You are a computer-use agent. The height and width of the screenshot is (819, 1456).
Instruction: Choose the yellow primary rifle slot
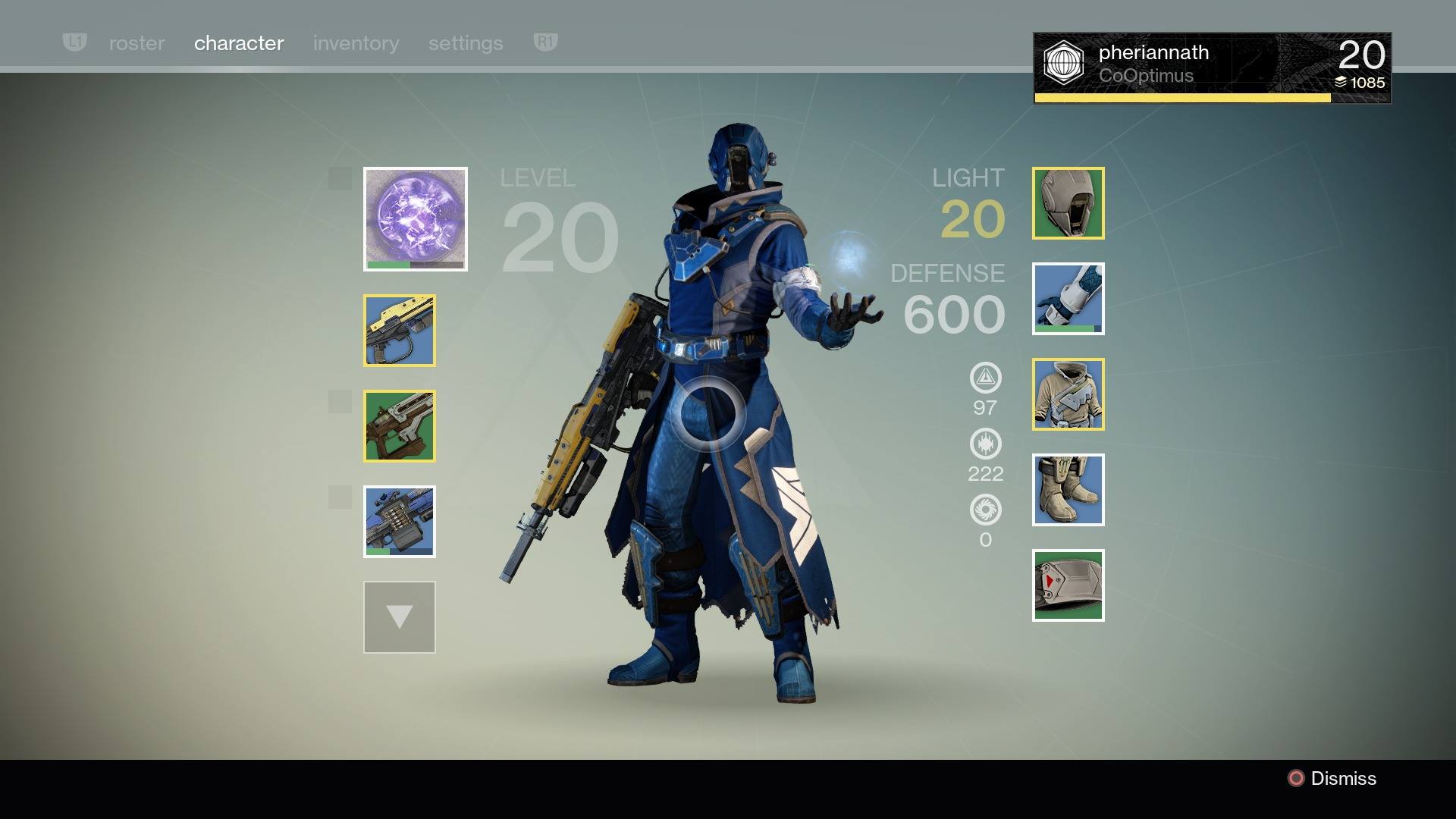[x=400, y=331]
